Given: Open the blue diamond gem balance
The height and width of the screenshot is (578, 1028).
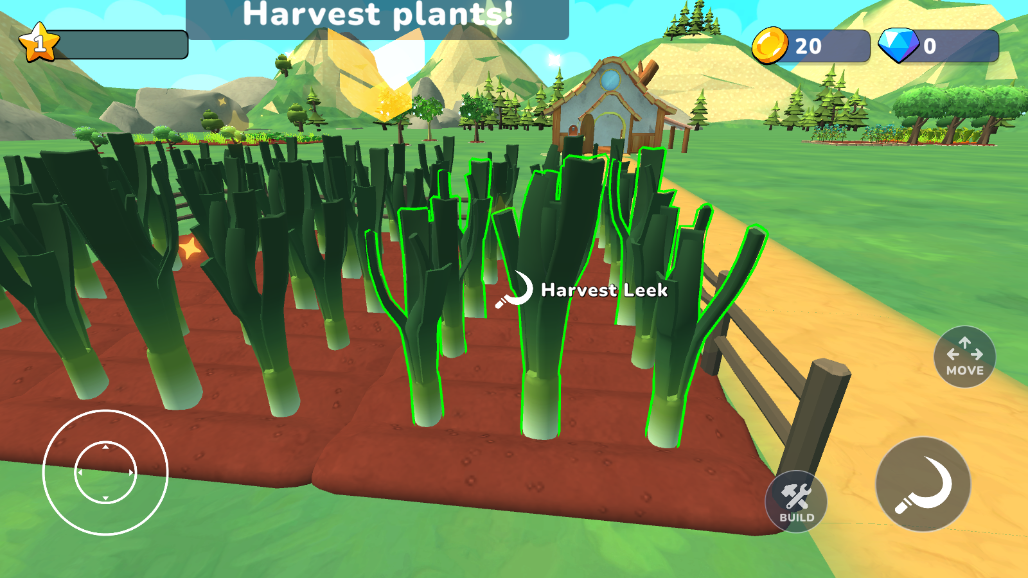Looking at the screenshot, I should point(937,46).
